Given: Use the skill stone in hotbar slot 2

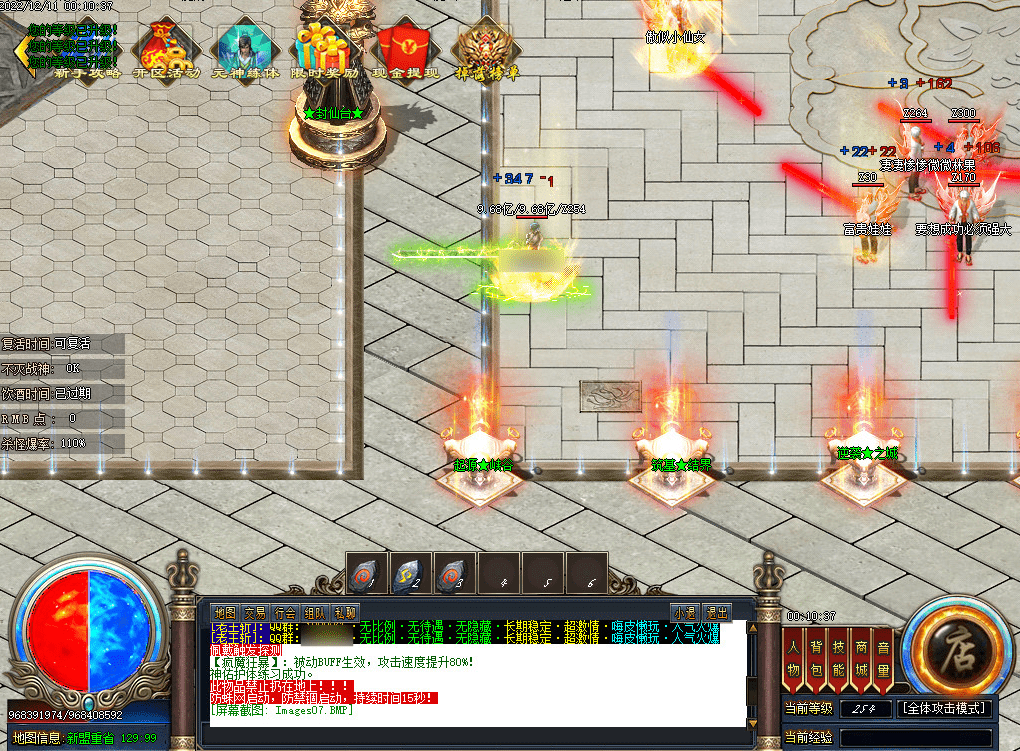Looking at the screenshot, I should [410, 575].
